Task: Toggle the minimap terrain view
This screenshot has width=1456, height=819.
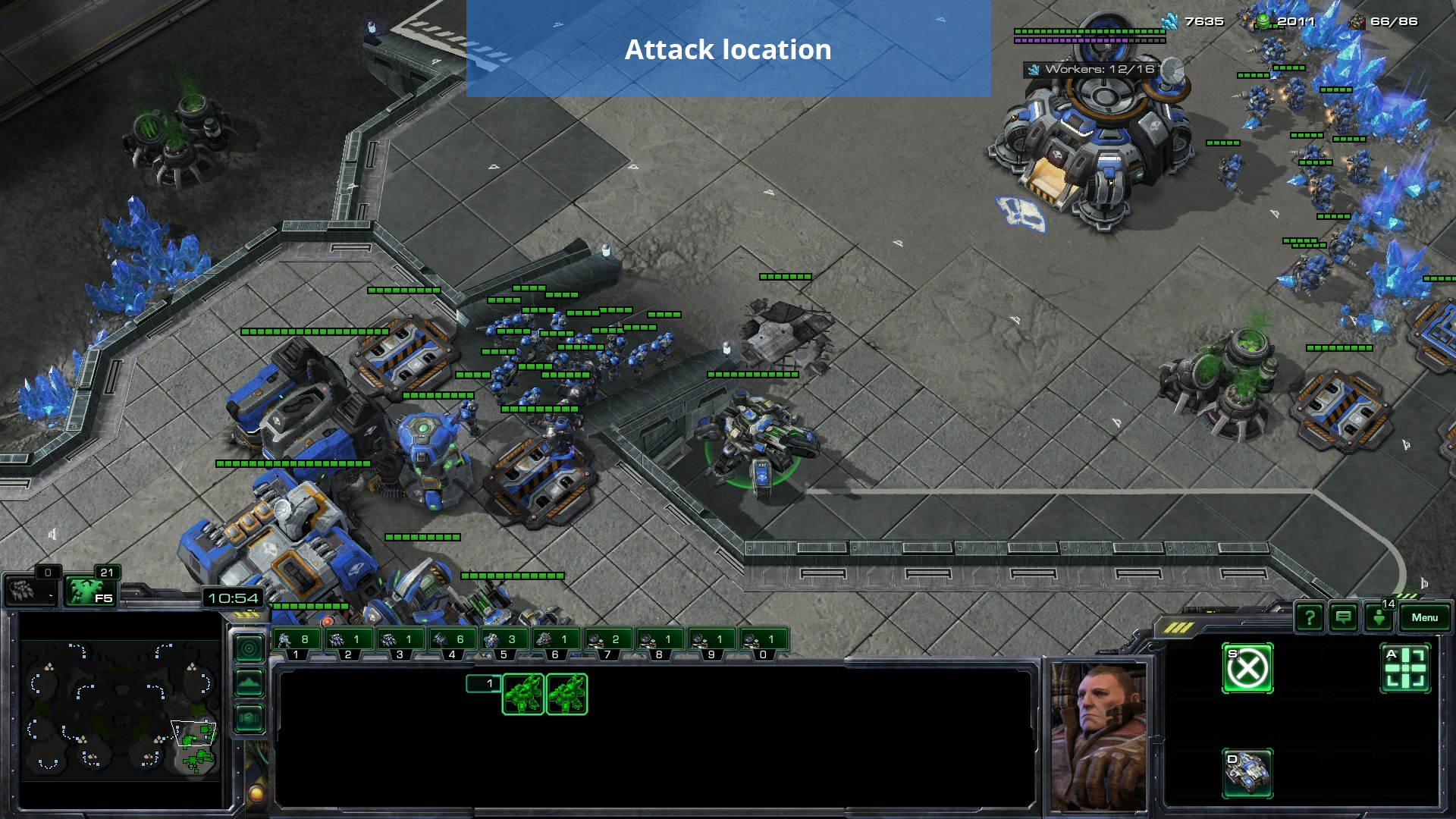Action: (249, 683)
